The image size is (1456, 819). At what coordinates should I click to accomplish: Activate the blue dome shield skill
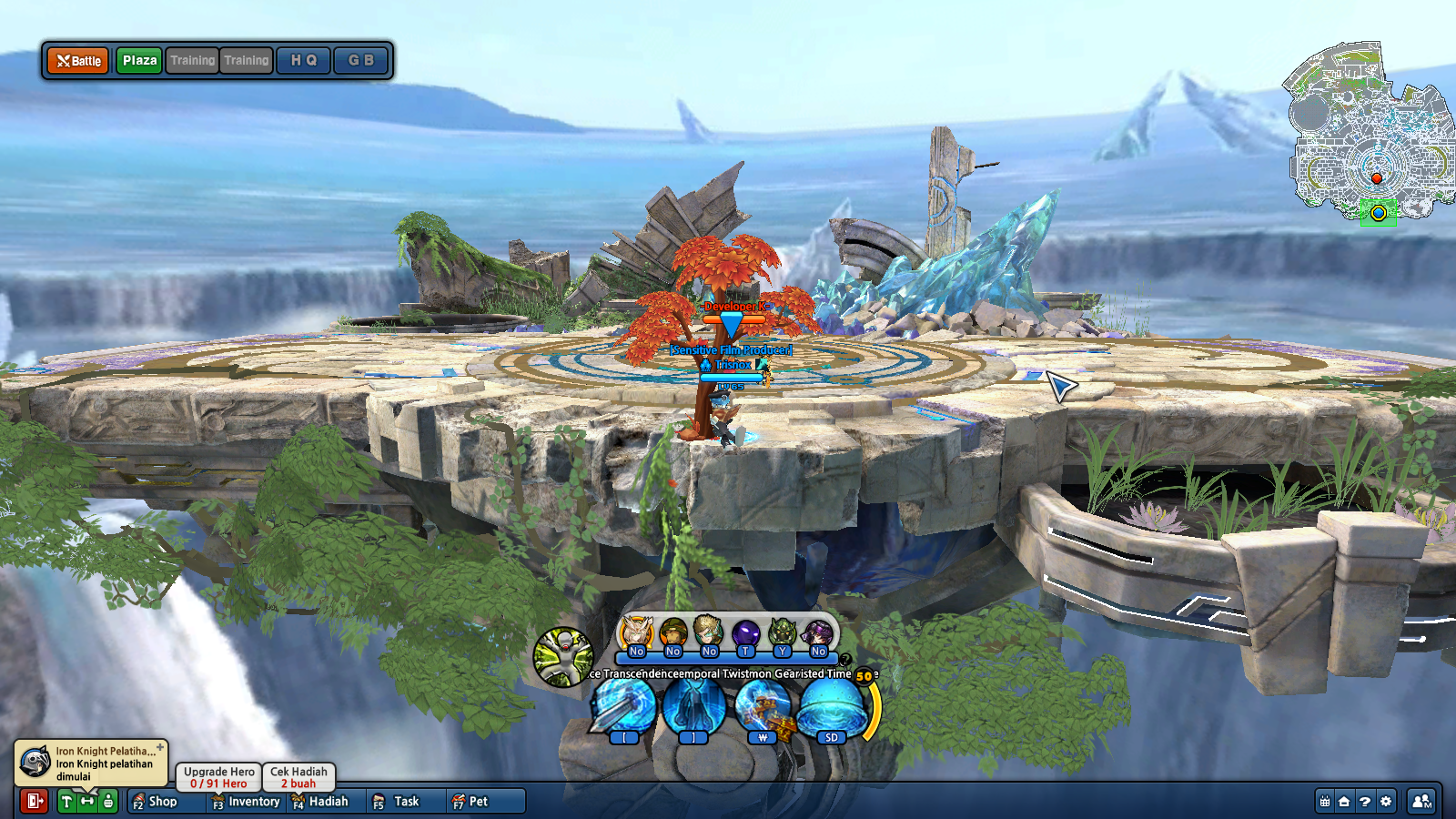[x=831, y=707]
